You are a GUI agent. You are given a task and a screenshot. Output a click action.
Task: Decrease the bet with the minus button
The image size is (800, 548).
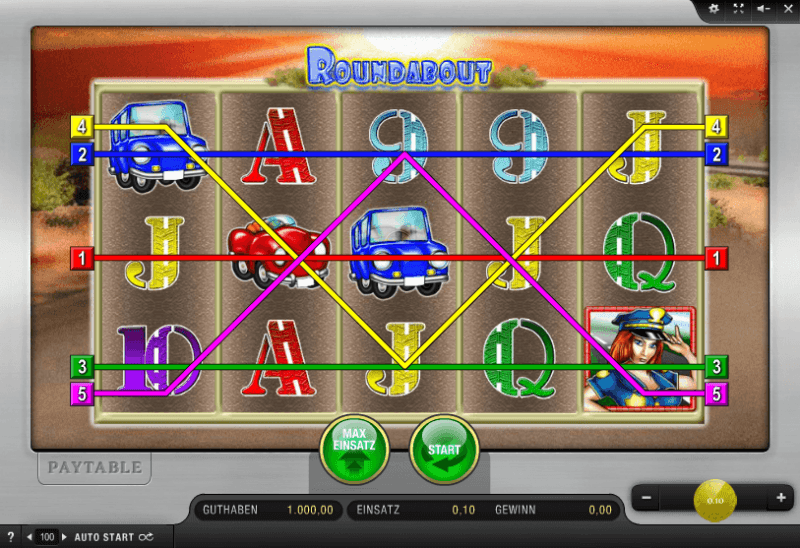(x=648, y=498)
